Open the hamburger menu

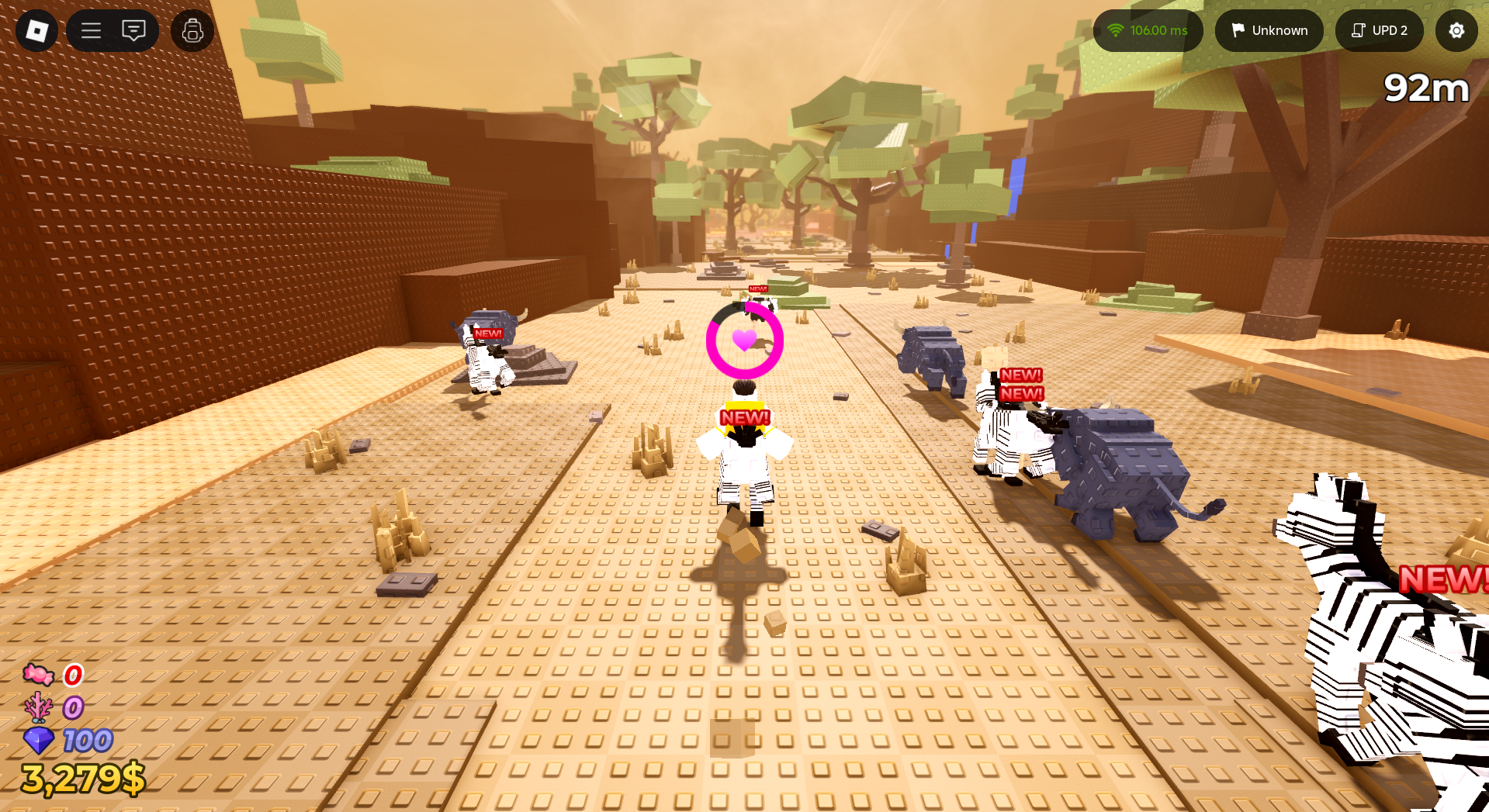pos(91,31)
